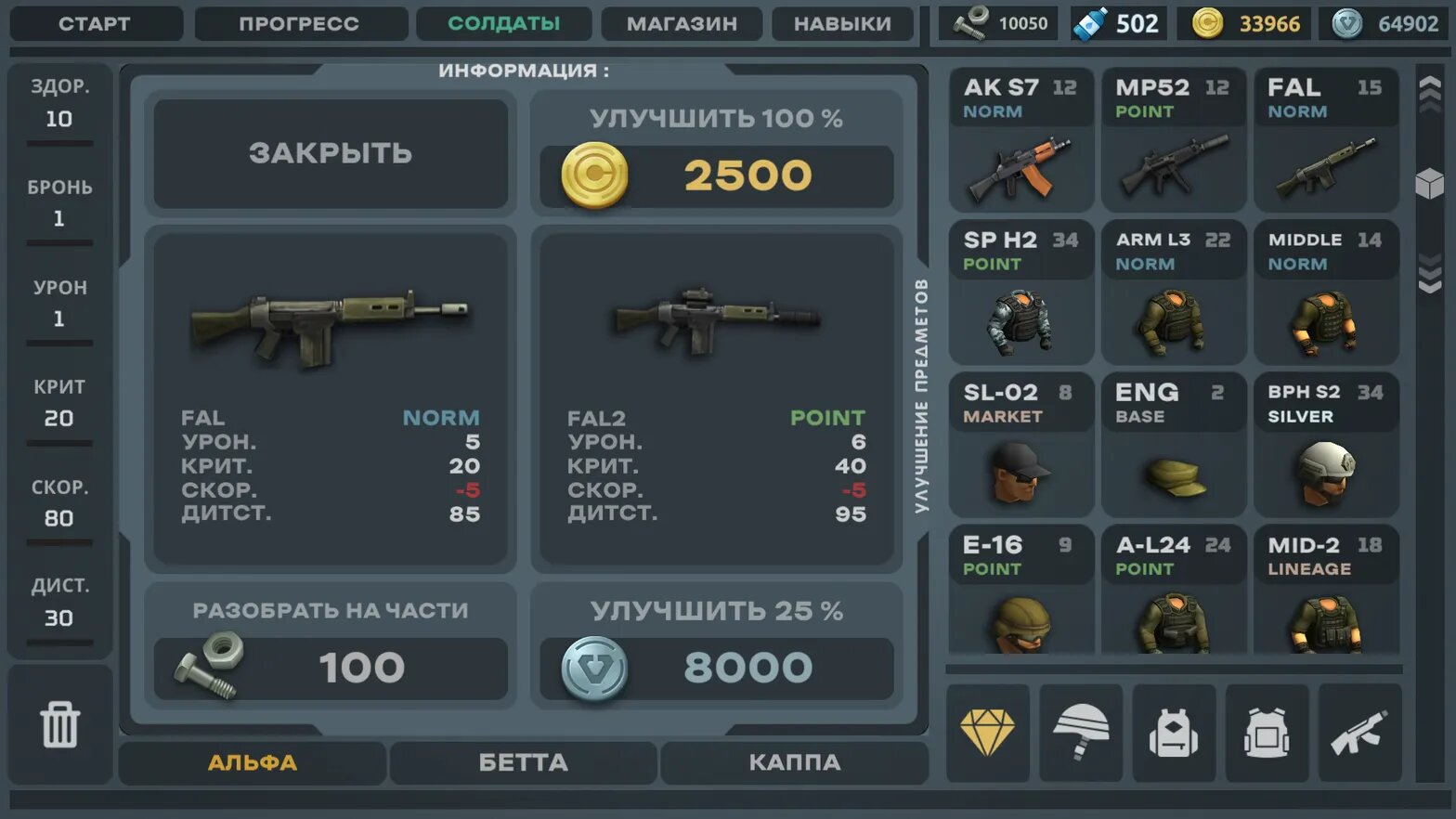Select the BPH S2 Silver helmet
The height and width of the screenshot is (819, 1456).
coord(1325,445)
